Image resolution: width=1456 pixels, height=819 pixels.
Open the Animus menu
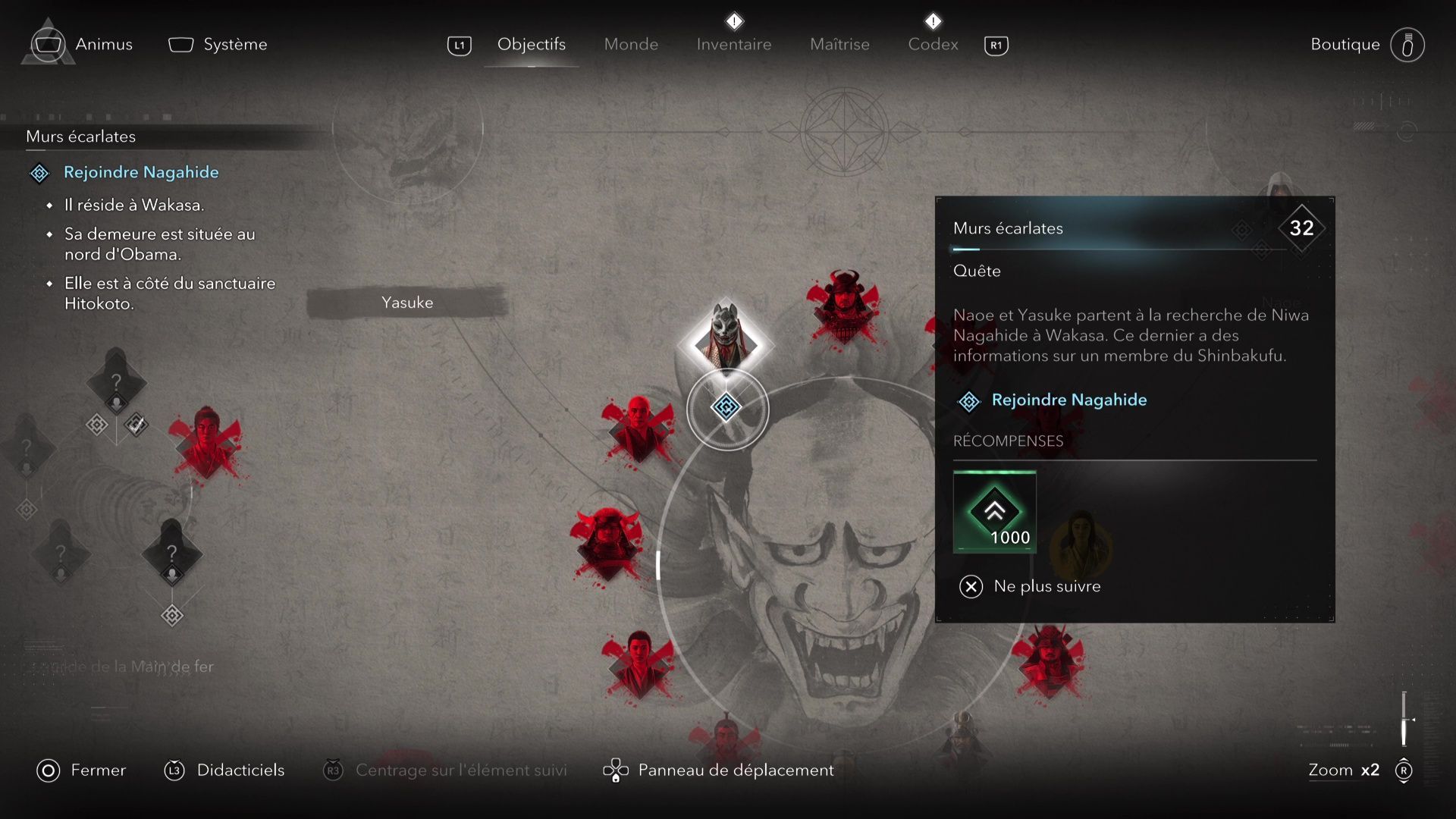coord(103,45)
